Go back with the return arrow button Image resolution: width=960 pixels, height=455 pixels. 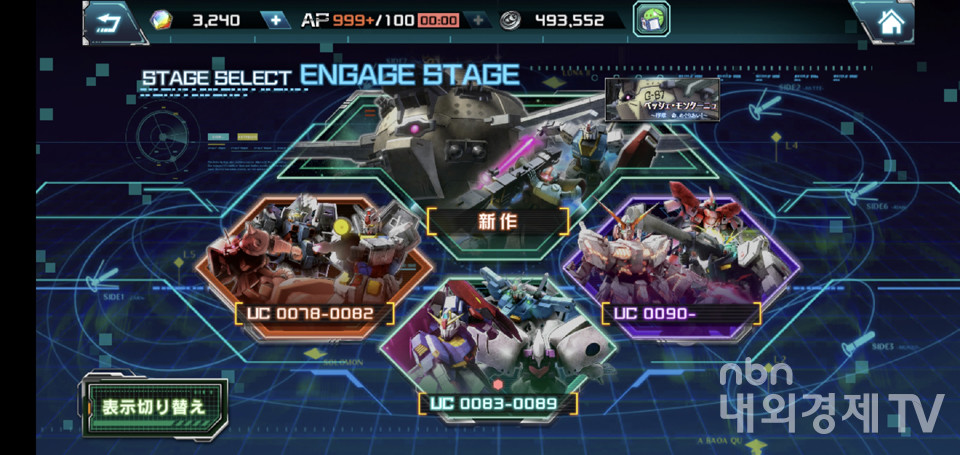[109, 21]
